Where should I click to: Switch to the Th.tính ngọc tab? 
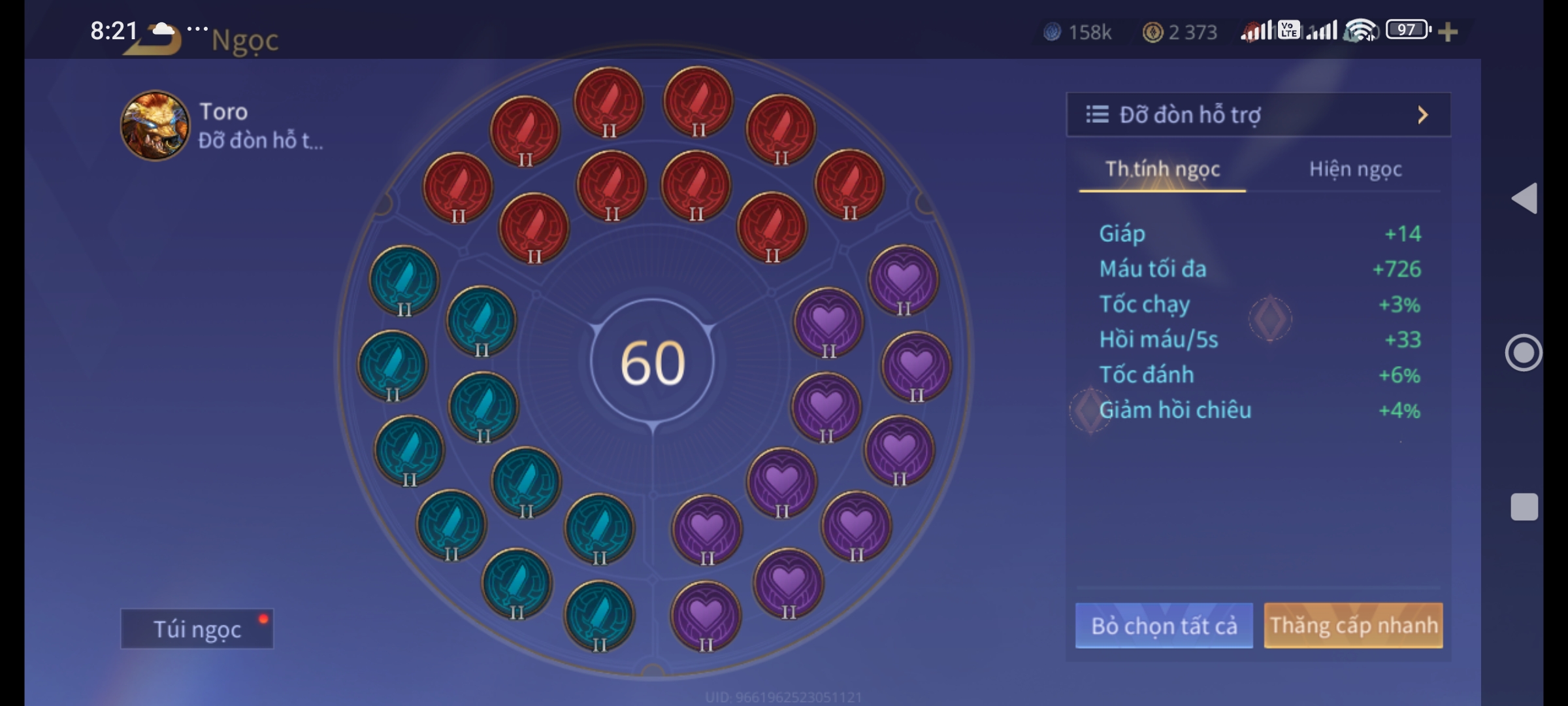(x=1162, y=169)
